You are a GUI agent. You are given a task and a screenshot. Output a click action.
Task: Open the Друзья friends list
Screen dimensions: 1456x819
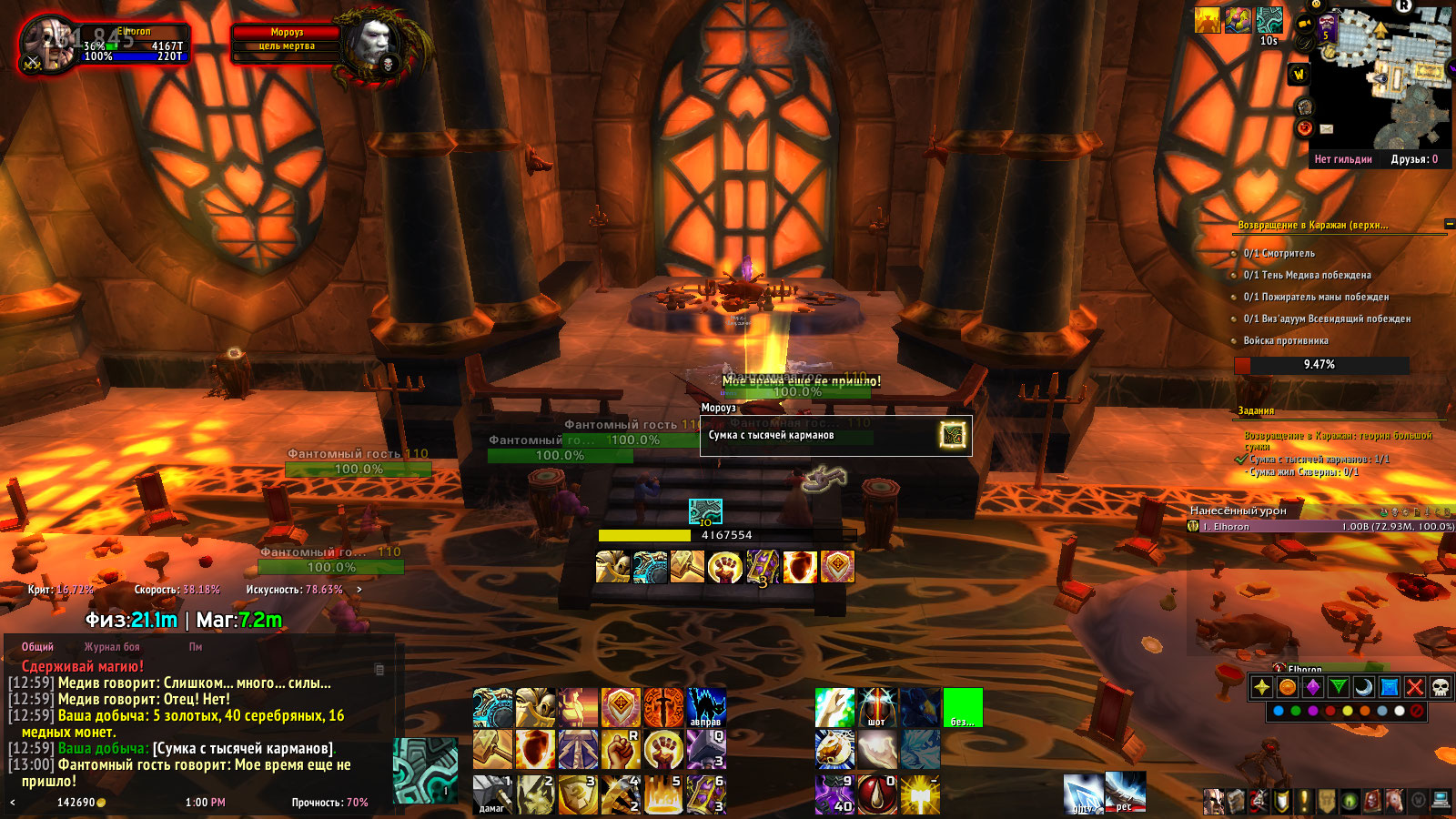(x=1414, y=159)
